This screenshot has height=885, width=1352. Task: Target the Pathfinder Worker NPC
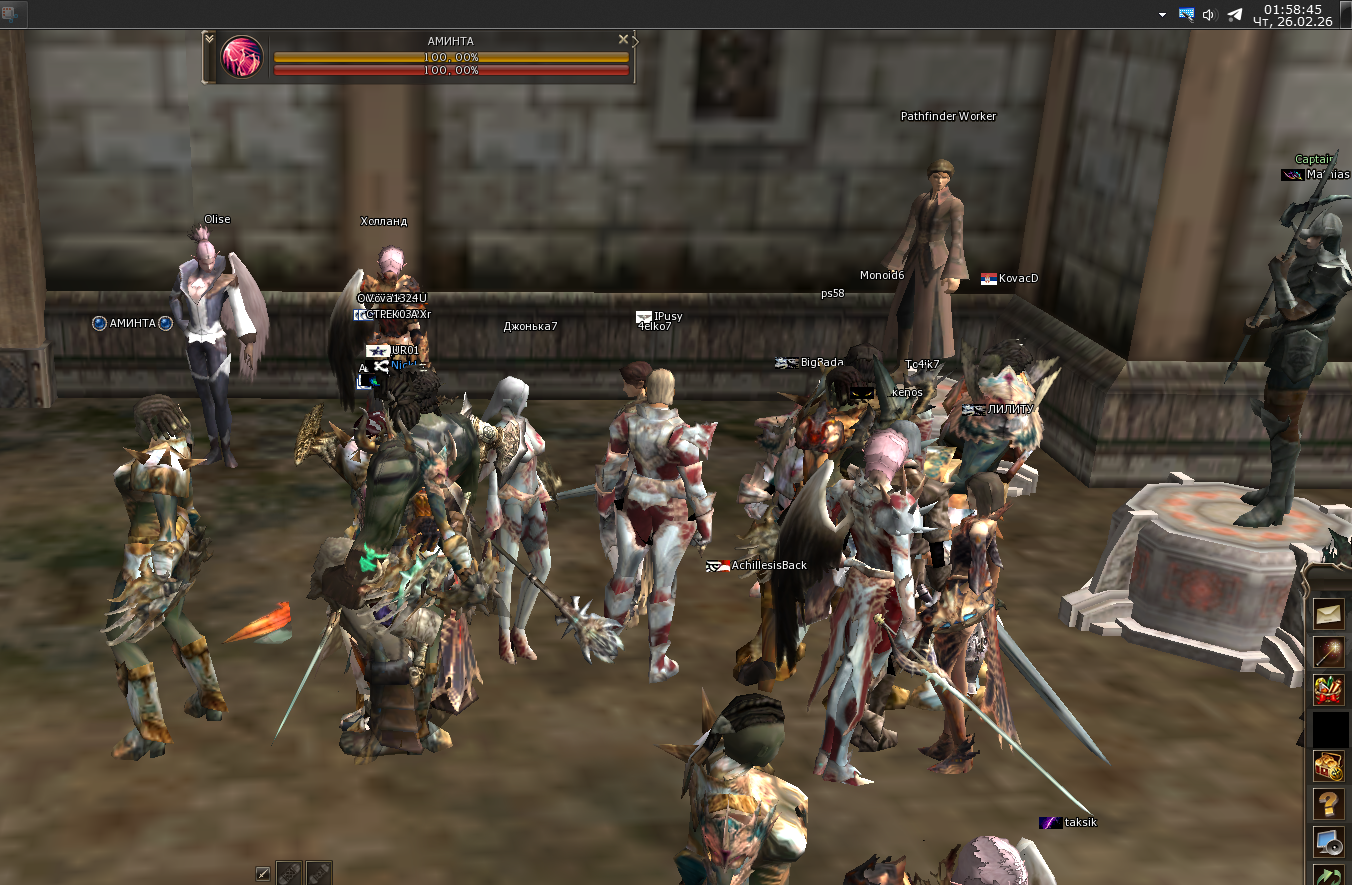tap(947, 116)
